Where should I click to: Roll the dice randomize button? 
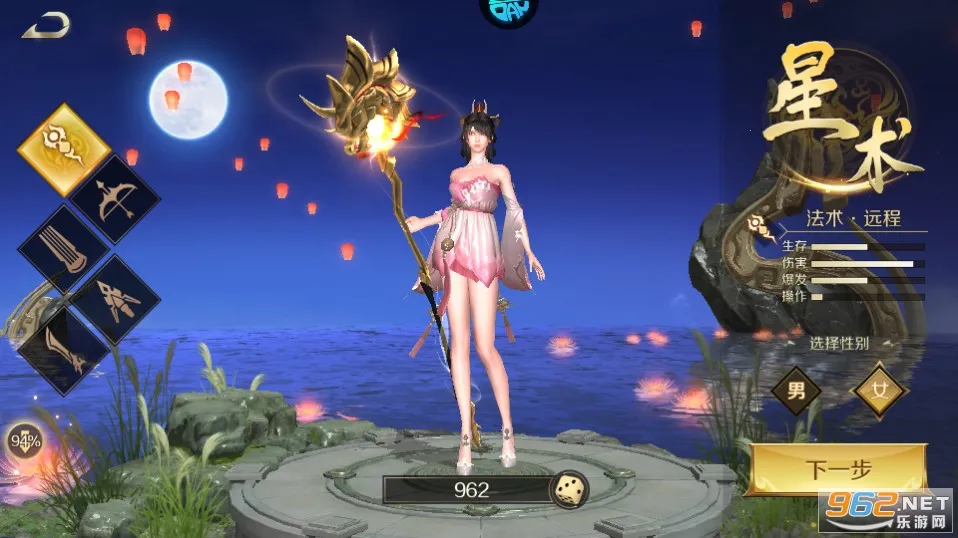pyautogui.click(x=570, y=489)
